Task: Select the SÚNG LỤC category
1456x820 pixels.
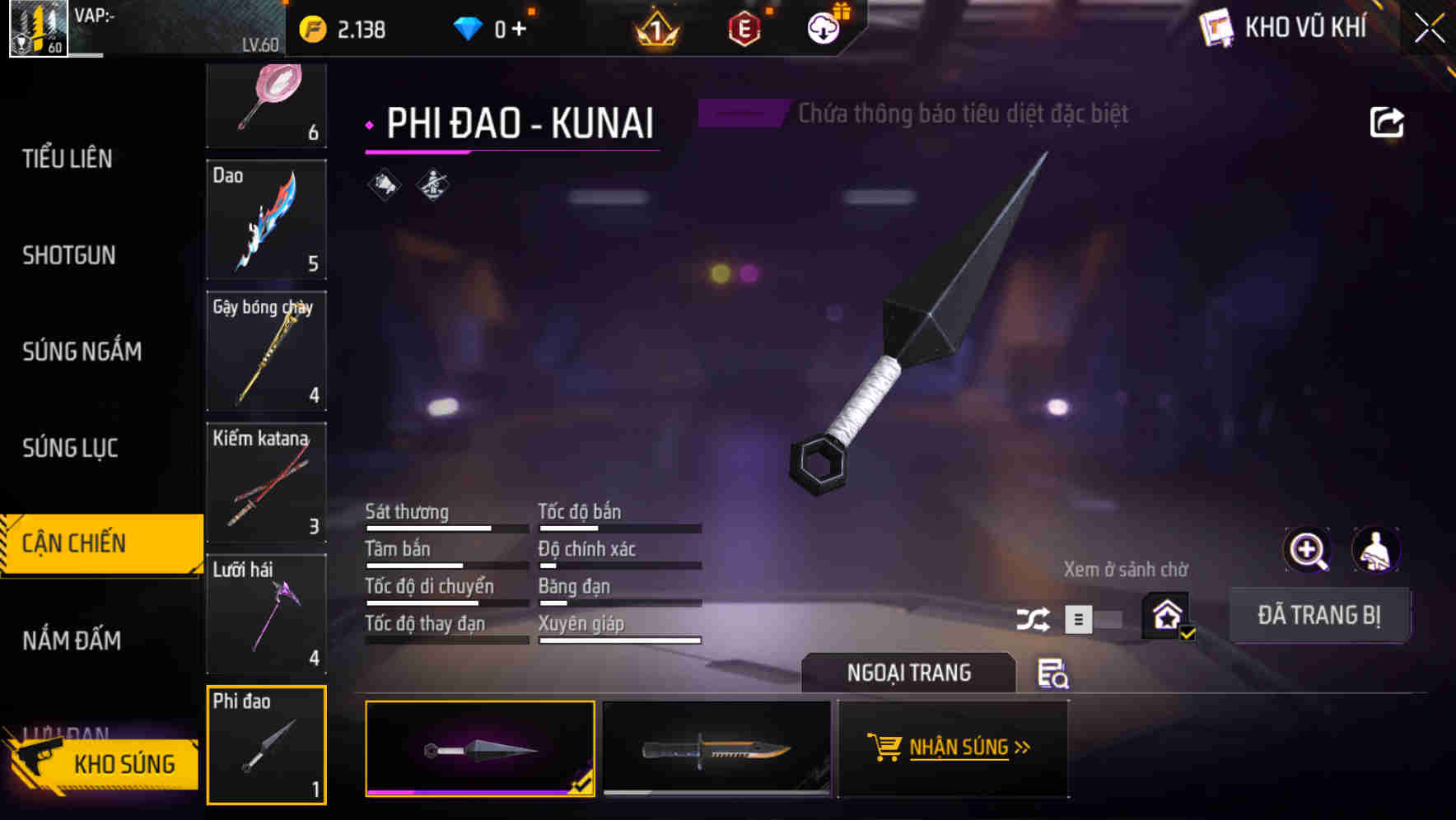Action: [x=71, y=449]
